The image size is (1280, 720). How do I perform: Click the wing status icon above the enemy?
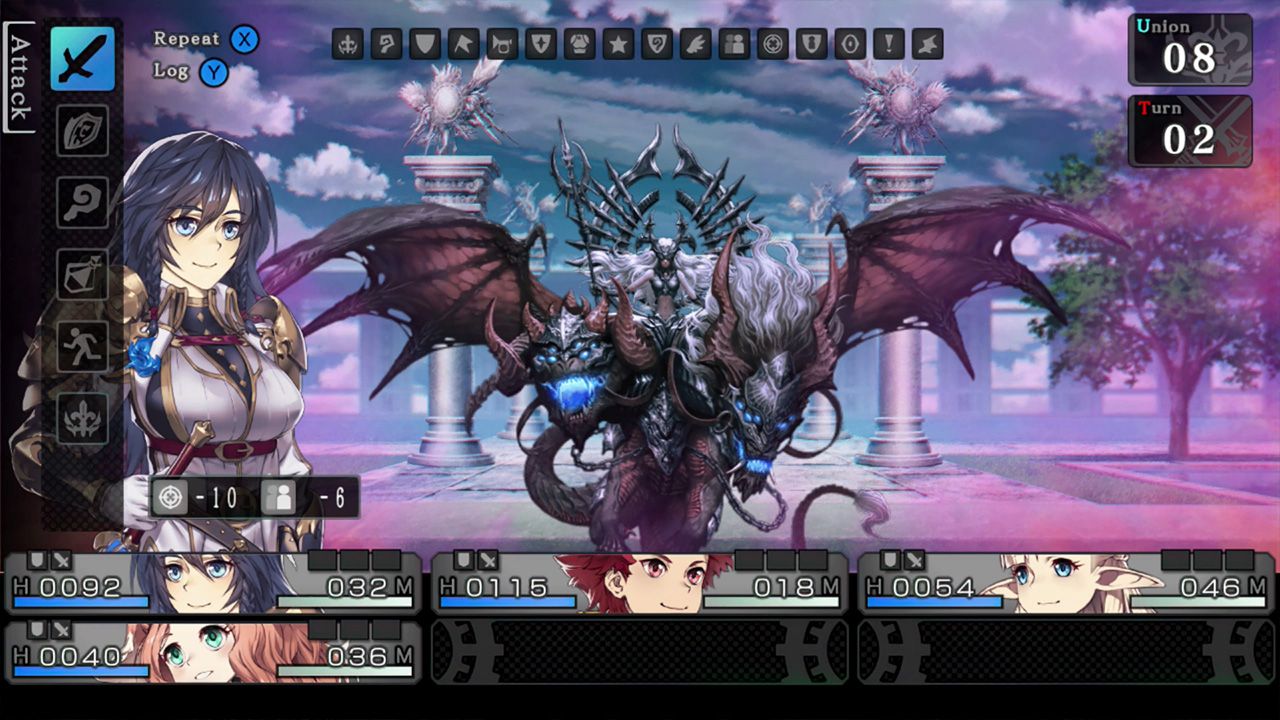pos(695,44)
